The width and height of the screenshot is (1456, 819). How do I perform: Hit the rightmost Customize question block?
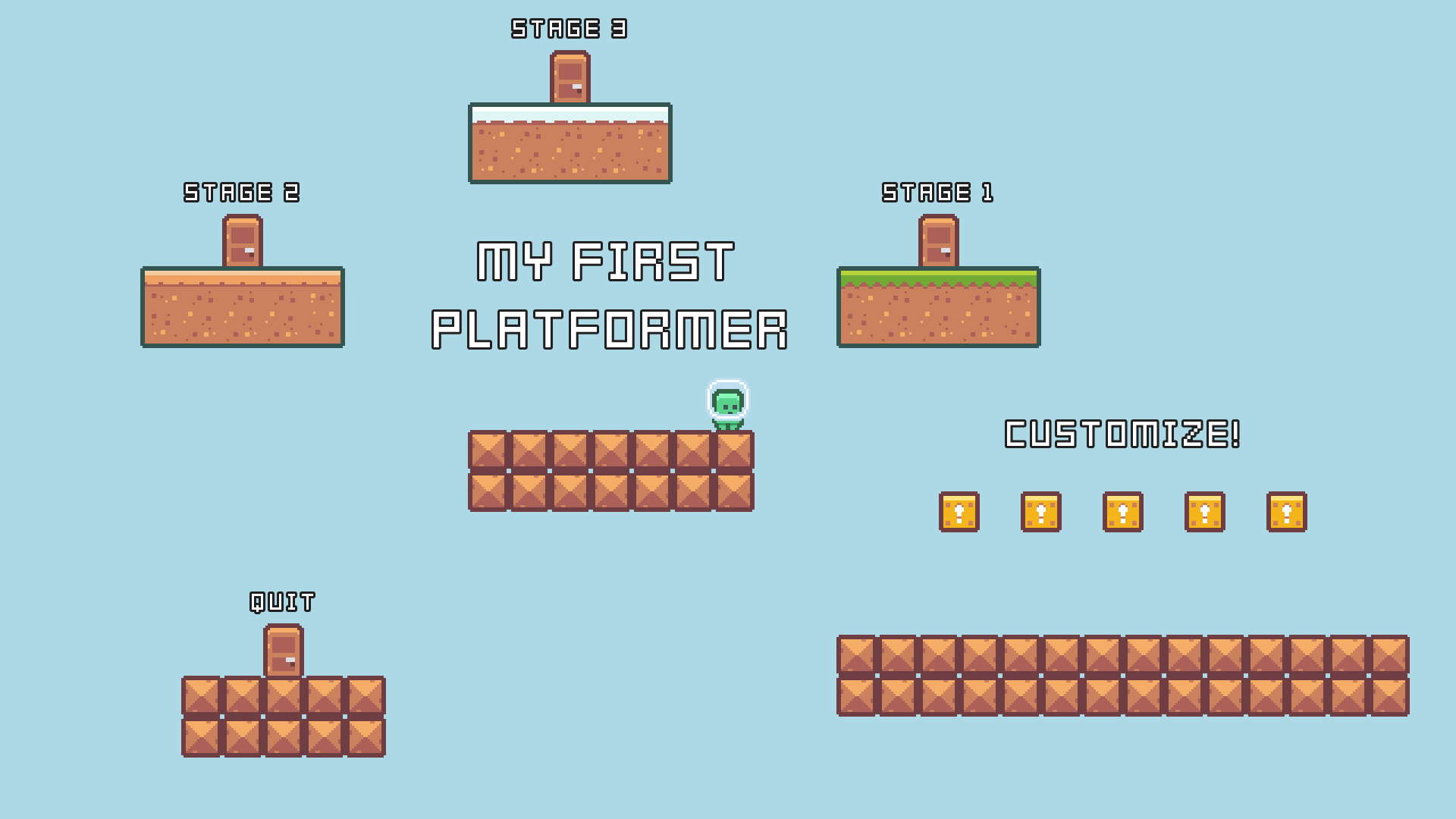click(1287, 512)
